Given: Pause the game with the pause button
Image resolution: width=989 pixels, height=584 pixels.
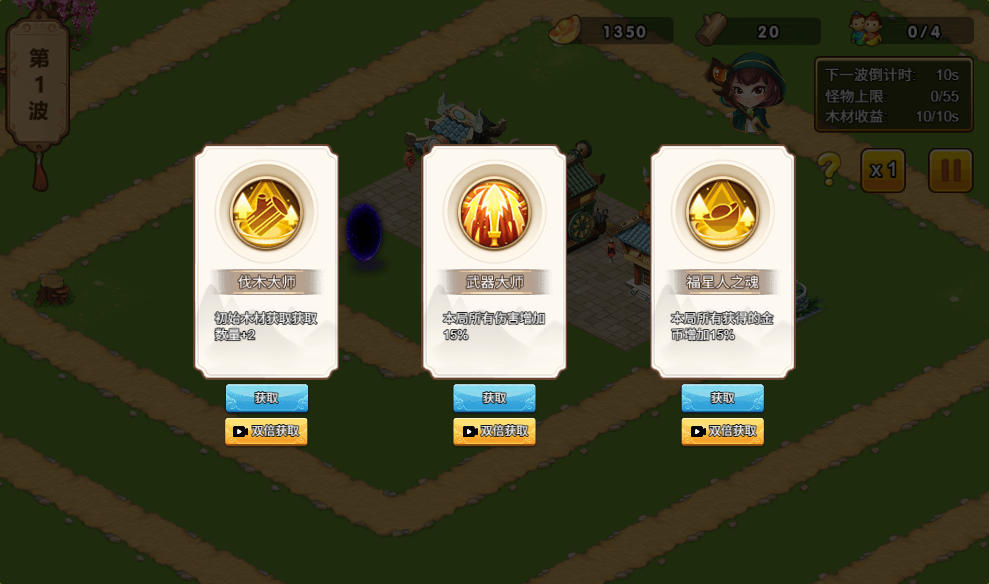Looking at the screenshot, I should [x=950, y=171].
